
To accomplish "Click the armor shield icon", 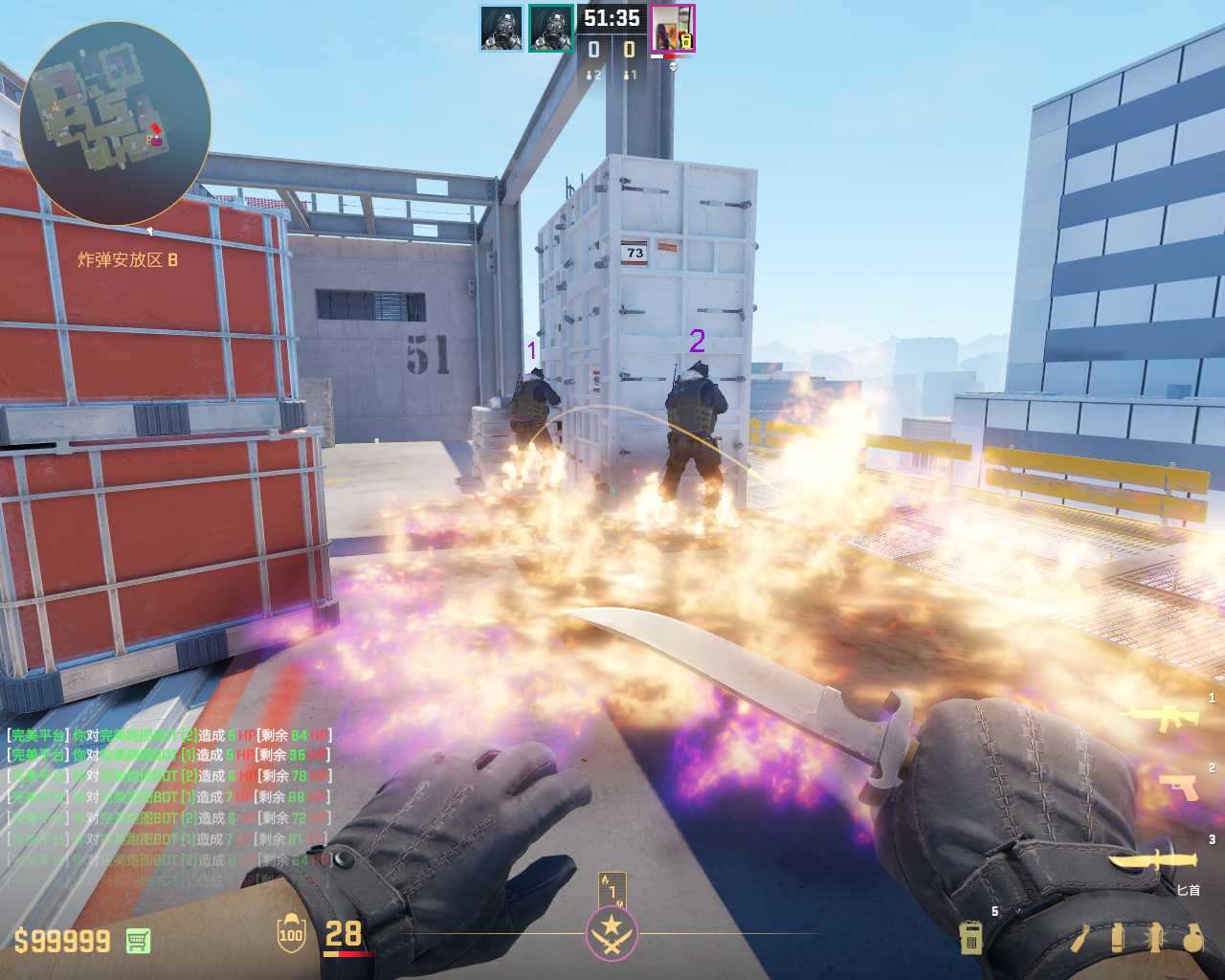I will pos(291,934).
